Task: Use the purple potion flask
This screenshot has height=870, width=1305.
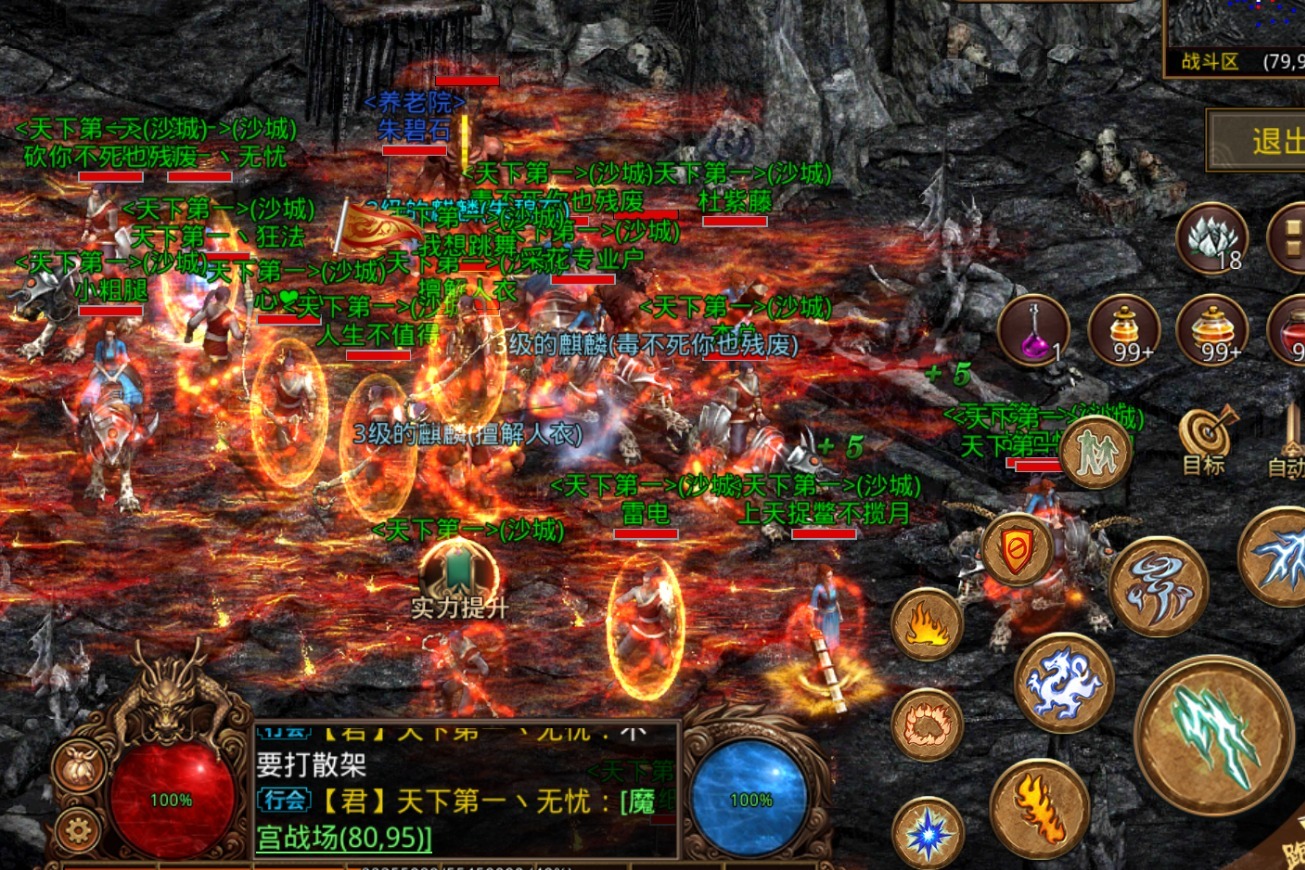Action: (x=1033, y=330)
